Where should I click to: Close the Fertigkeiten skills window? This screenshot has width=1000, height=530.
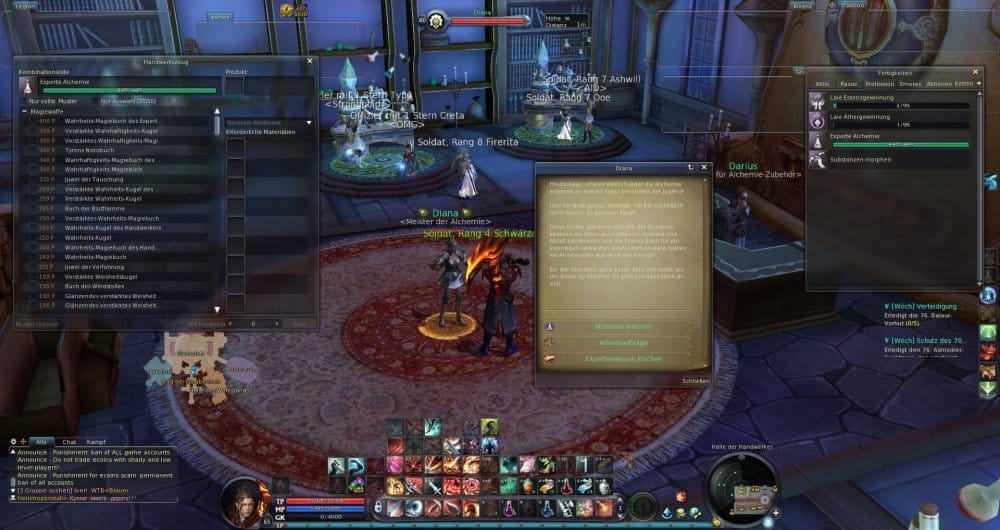(977, 71)
